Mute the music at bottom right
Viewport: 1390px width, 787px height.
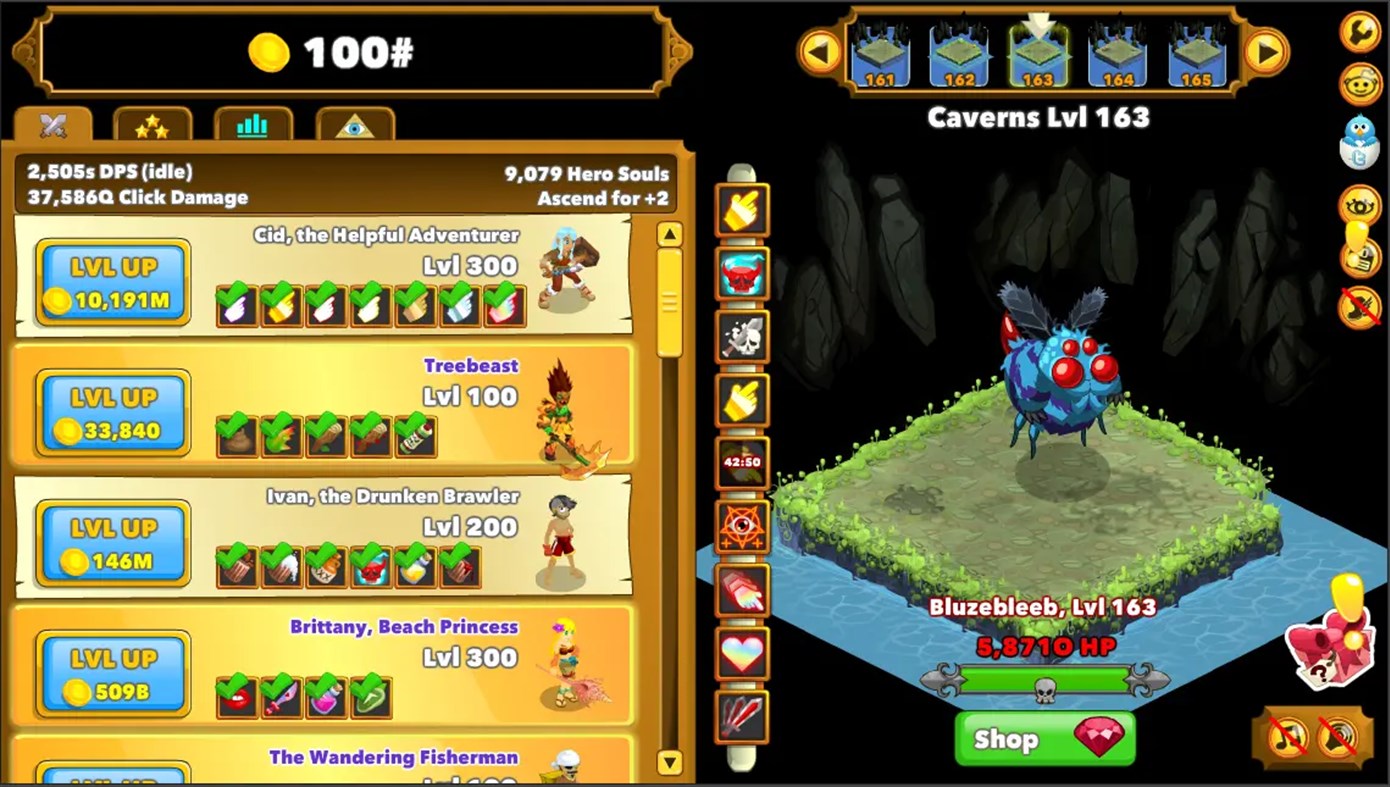(1288, 735)
